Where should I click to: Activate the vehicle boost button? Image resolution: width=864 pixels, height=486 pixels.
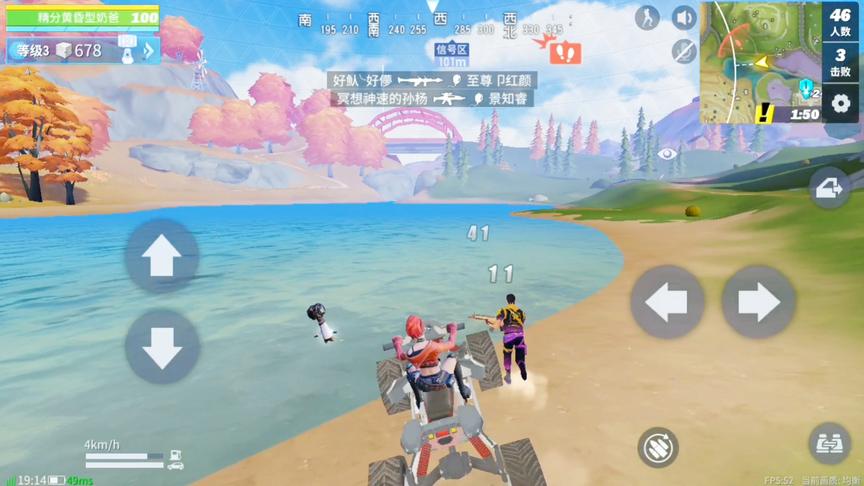[x=657, y=447]
